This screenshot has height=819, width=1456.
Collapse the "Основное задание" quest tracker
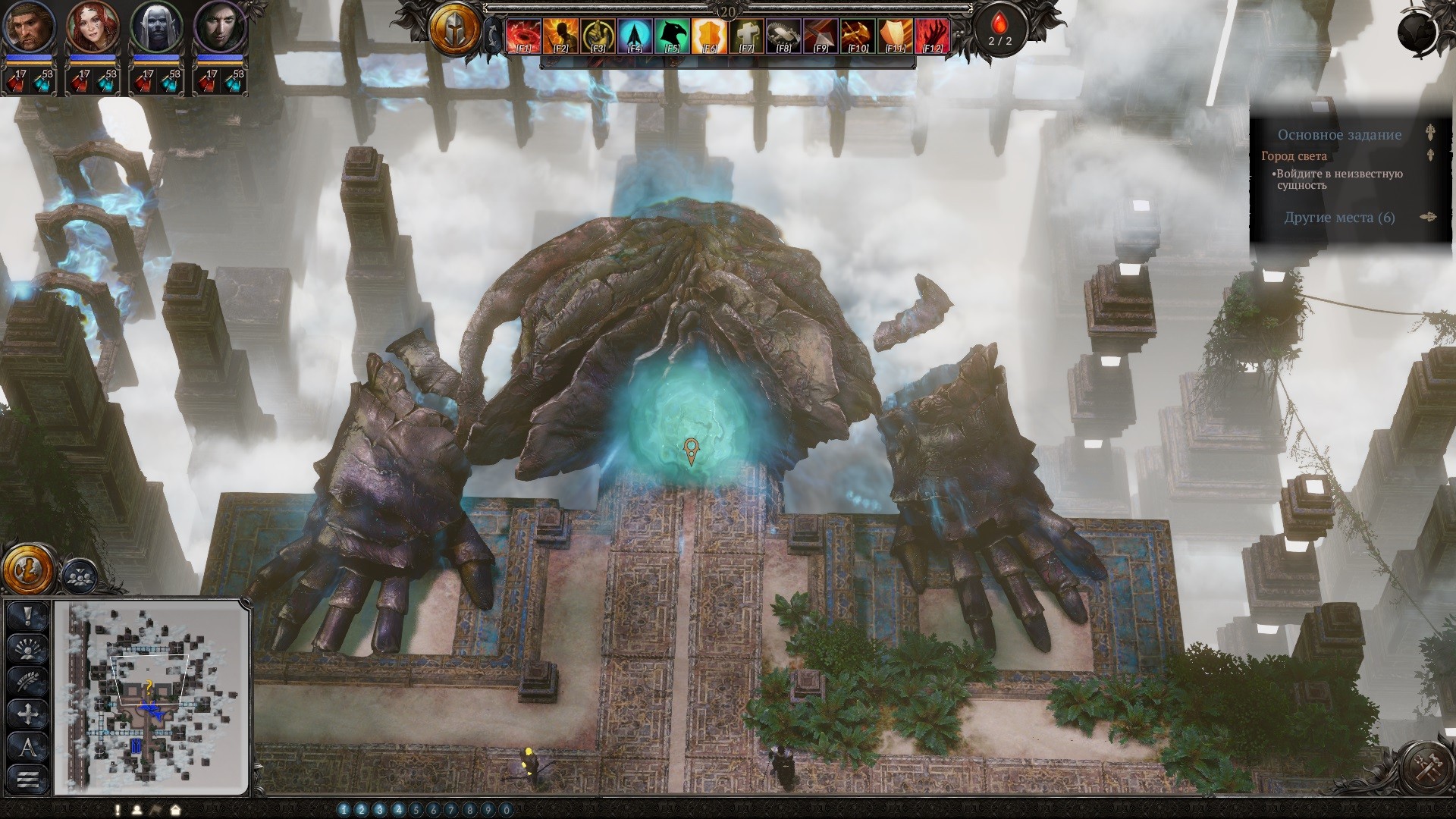1430,134
